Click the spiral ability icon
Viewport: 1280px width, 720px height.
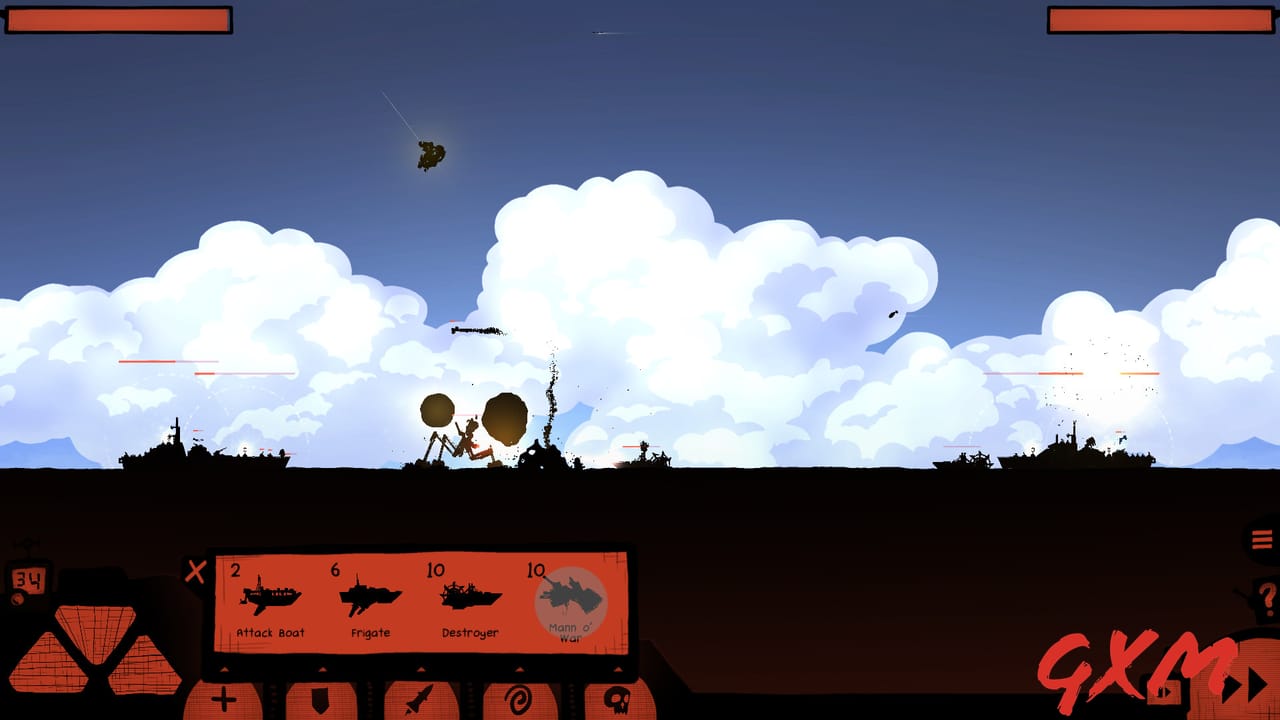coord(518,700)
